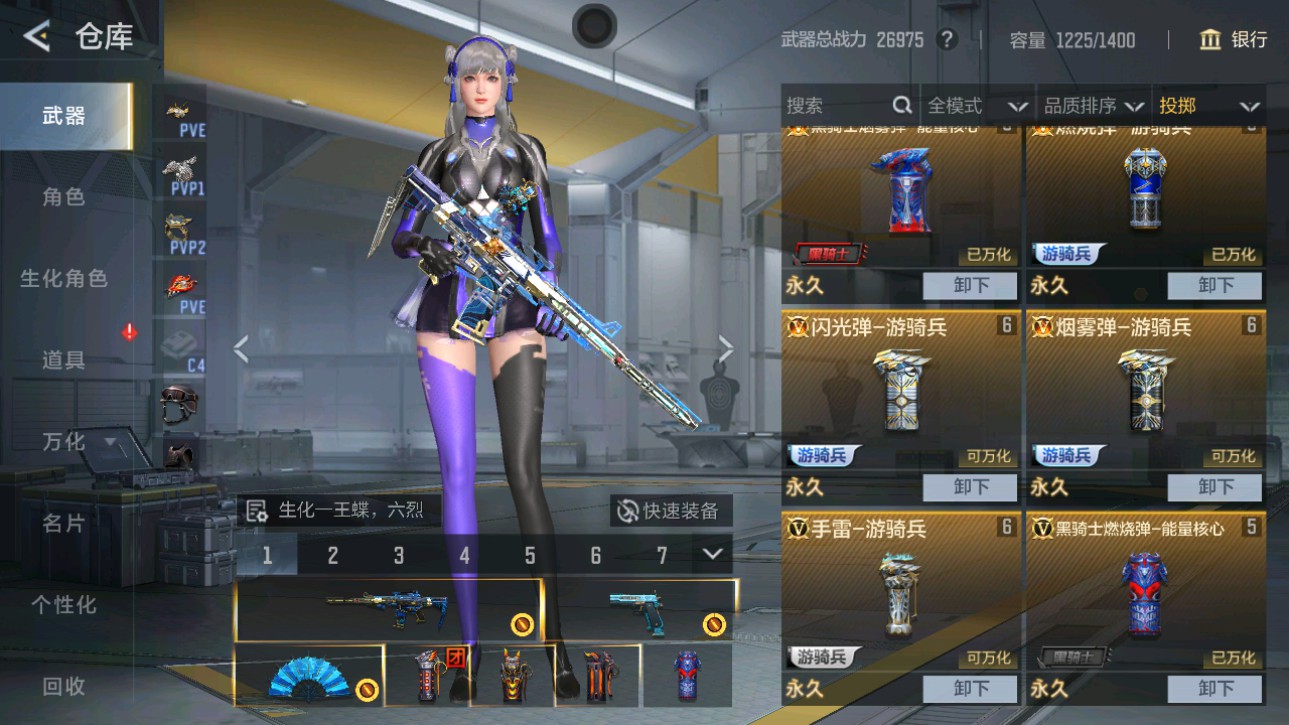Click the right arrow to rotate character
The height and width of the screenshot is (725, 1289).
pos(726,349)
